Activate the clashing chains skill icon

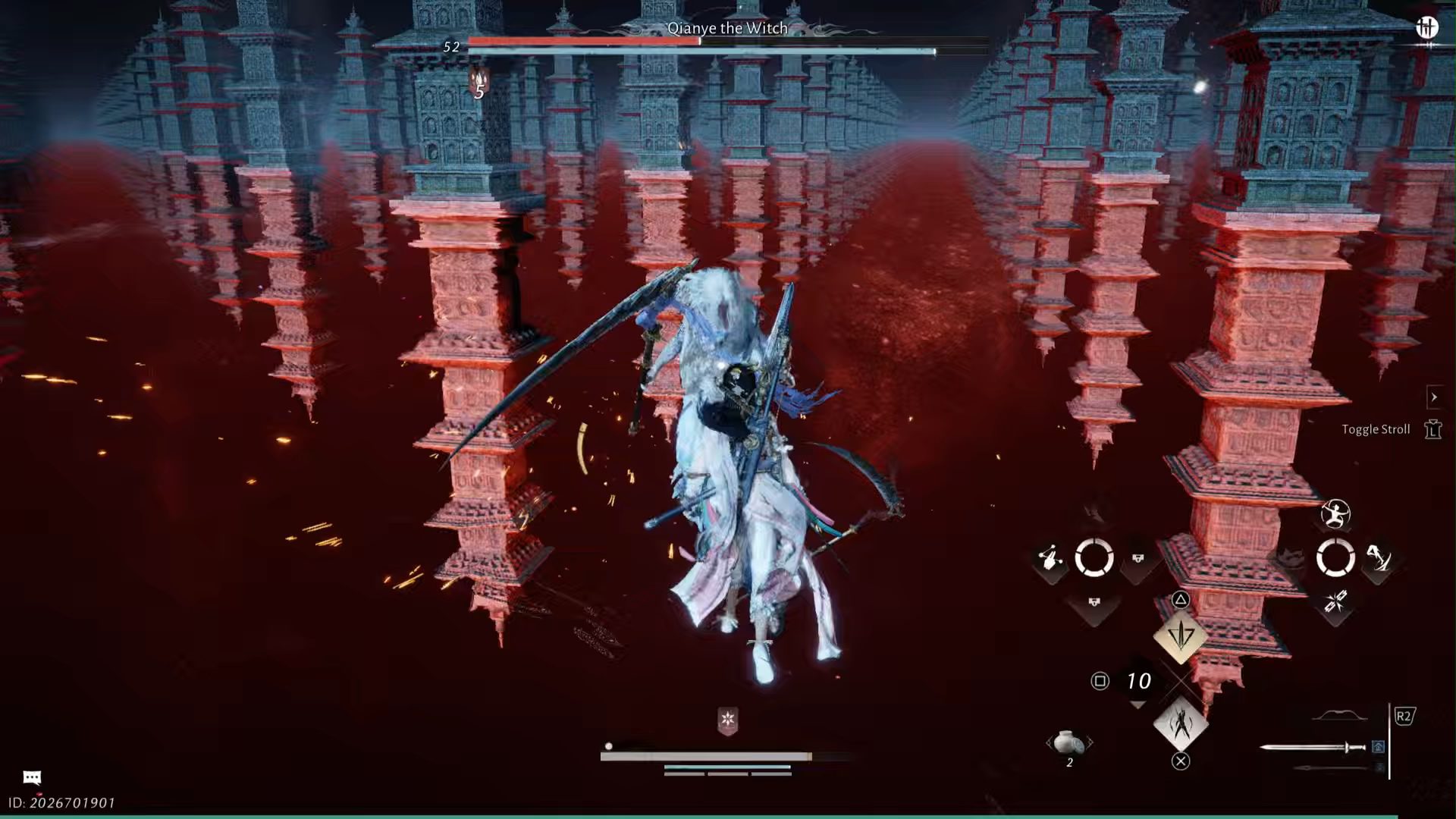(1335, 603)
